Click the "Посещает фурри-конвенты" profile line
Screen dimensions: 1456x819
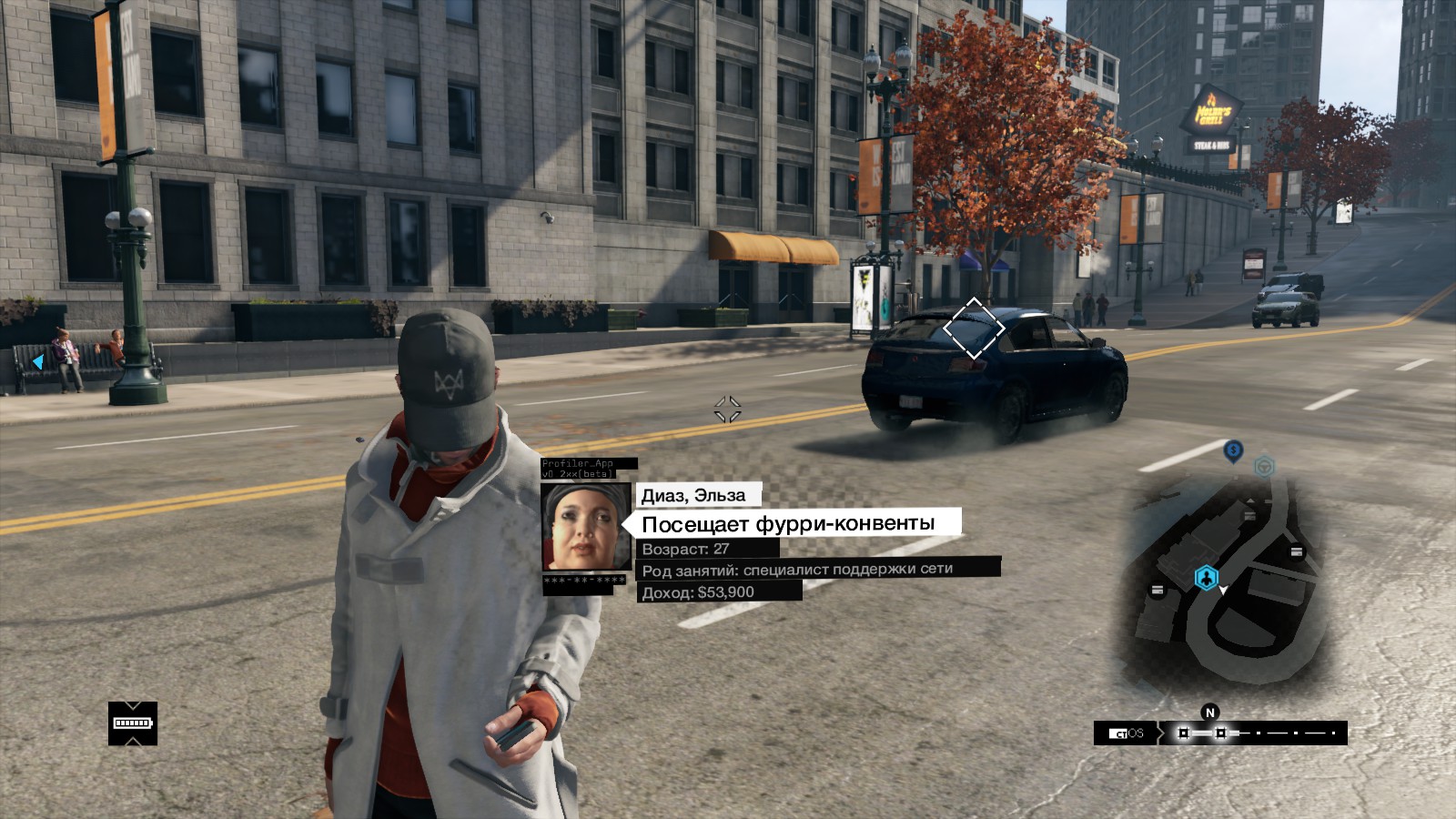(789, 523)
